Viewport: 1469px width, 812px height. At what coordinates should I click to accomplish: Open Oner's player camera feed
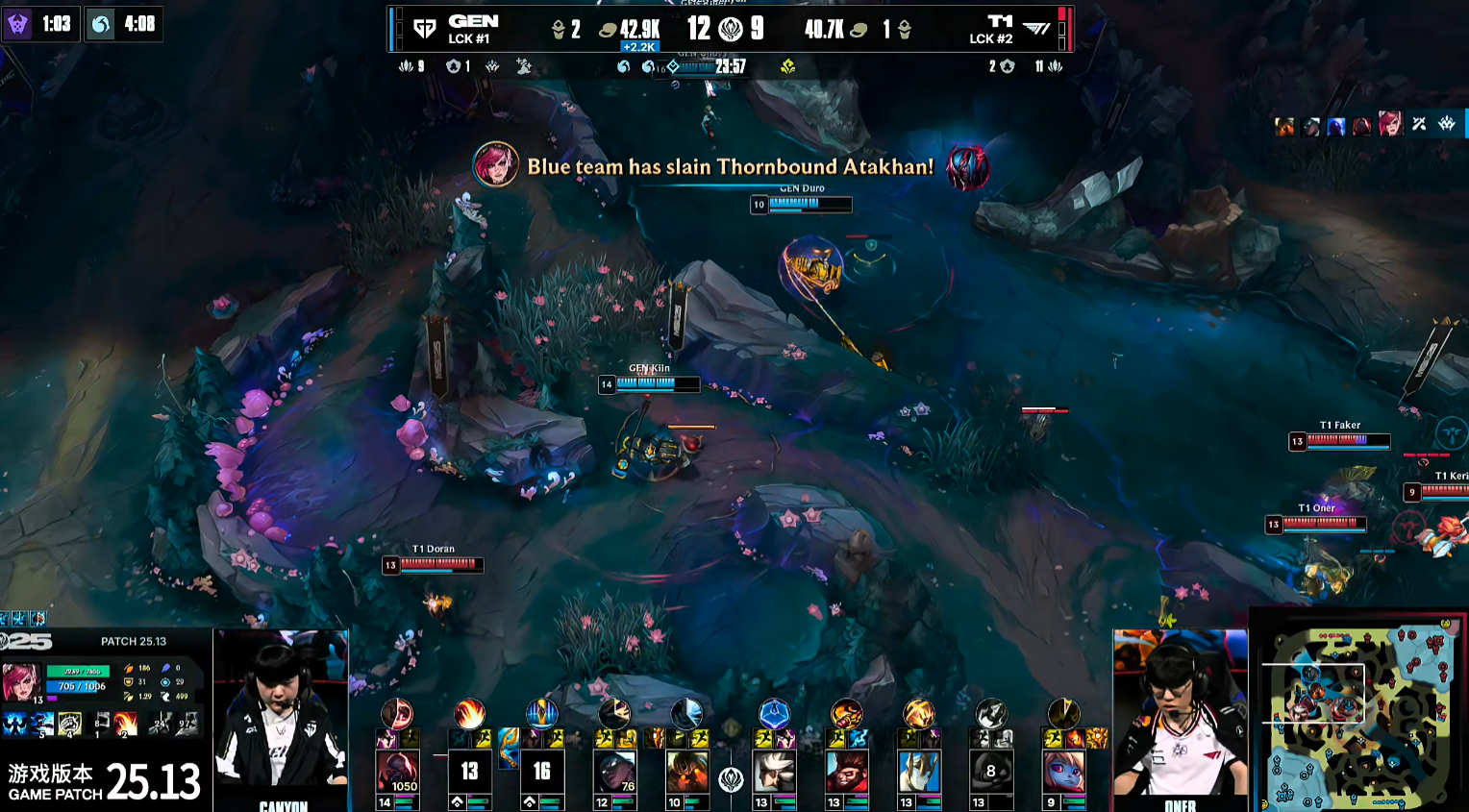point(1180,716)
